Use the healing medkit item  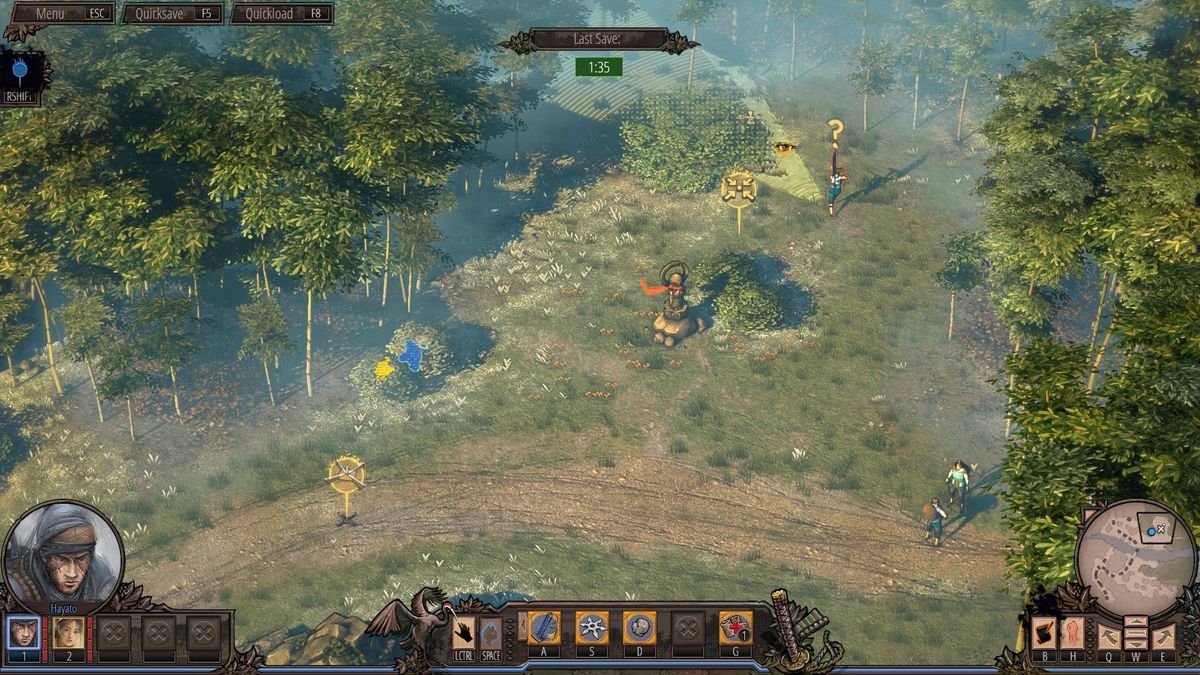(x=736, y=628)
